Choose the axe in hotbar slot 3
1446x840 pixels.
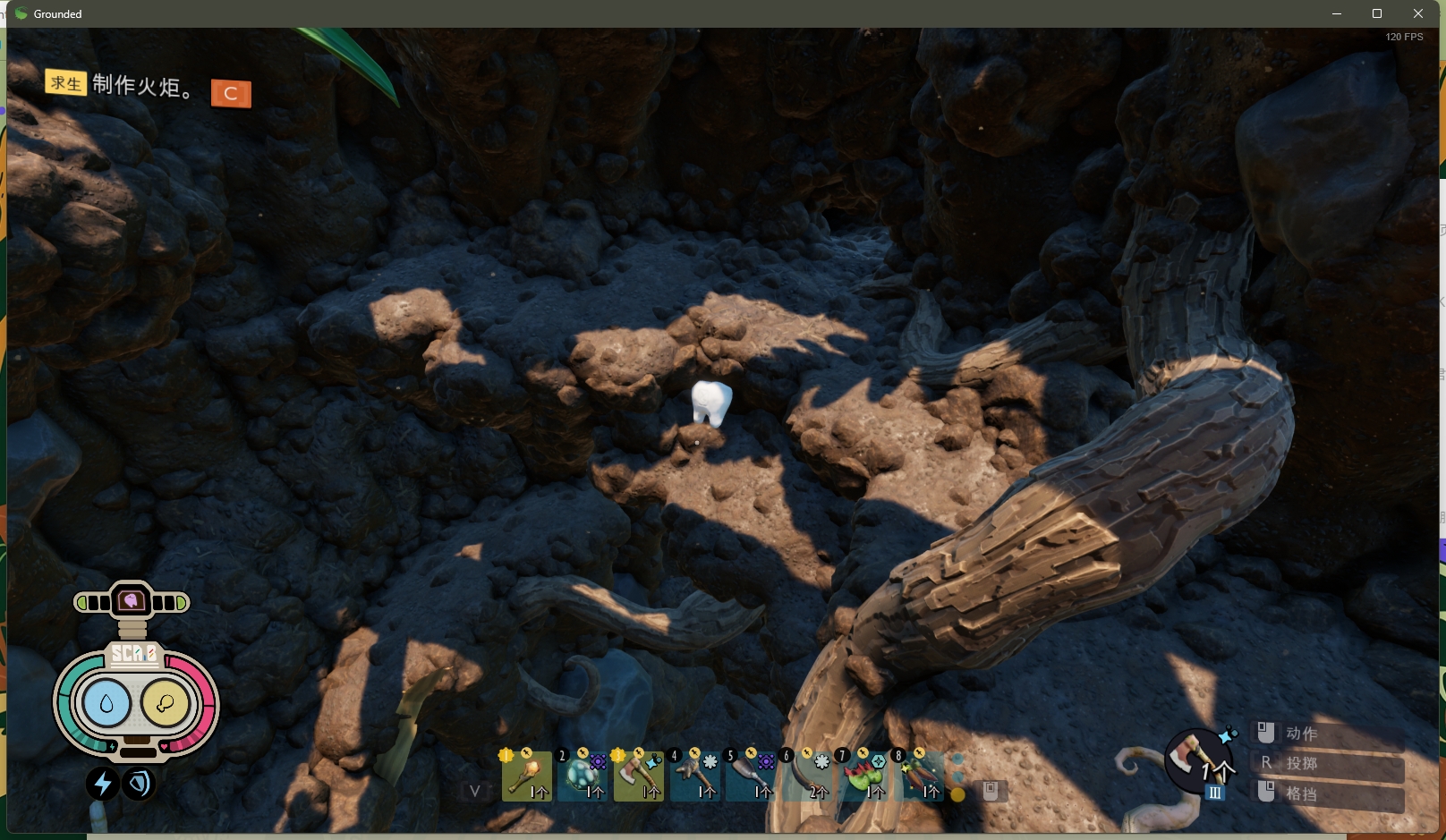tap(638, 776)
